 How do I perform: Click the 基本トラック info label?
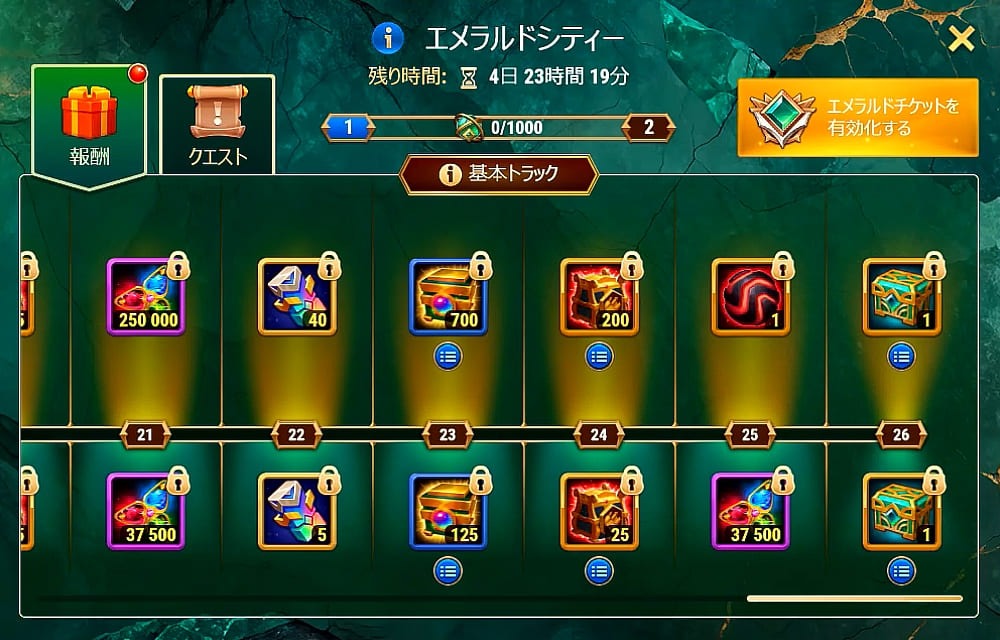click(498, 174)
